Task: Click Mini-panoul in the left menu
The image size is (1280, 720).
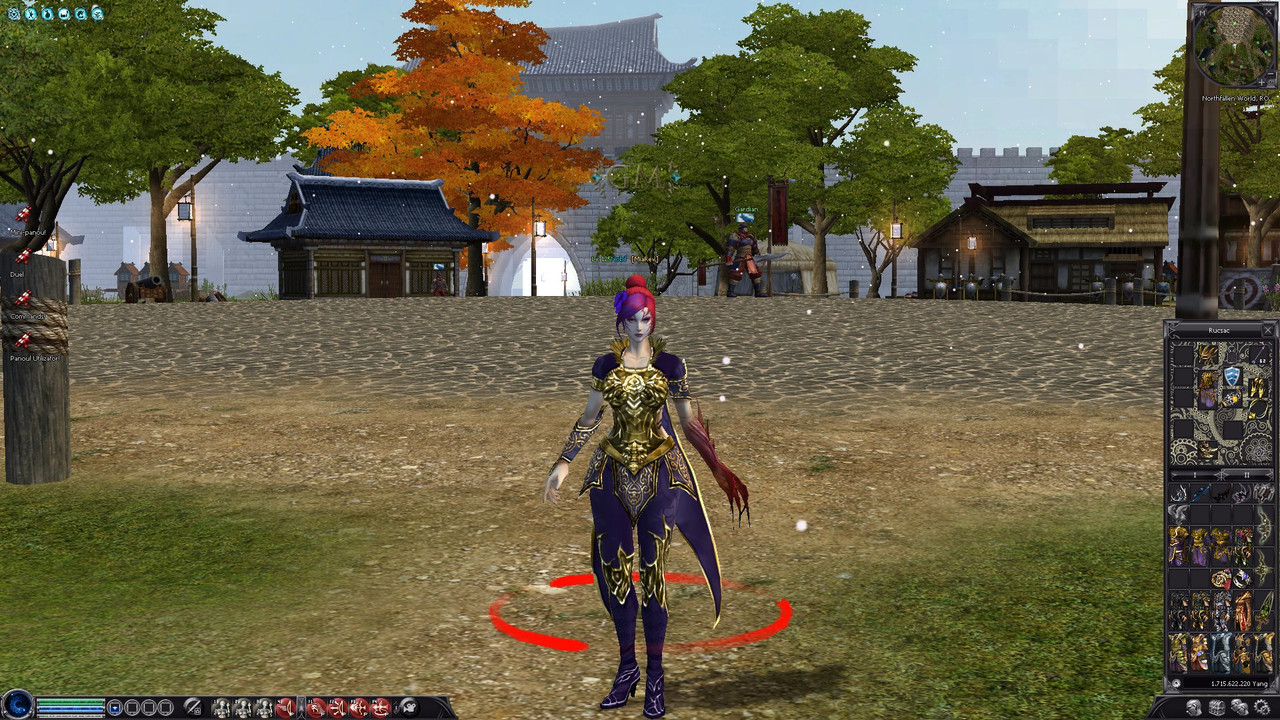Action: coord(28,231)
